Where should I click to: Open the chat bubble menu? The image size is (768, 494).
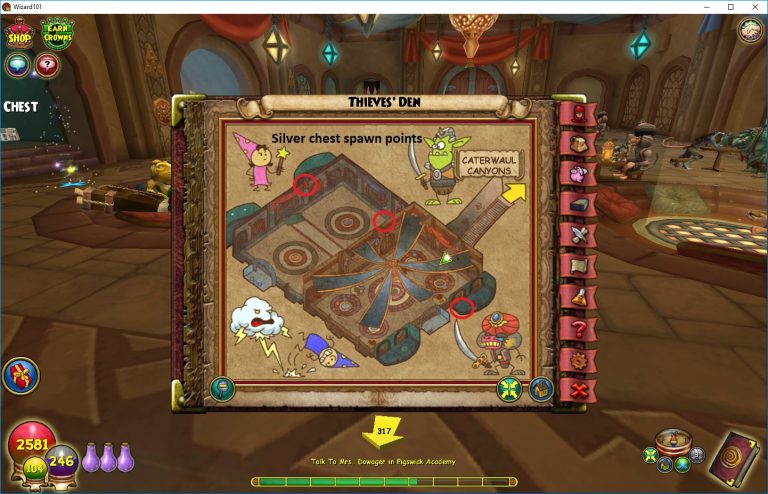pyautogui.click(x=17, y=65)
